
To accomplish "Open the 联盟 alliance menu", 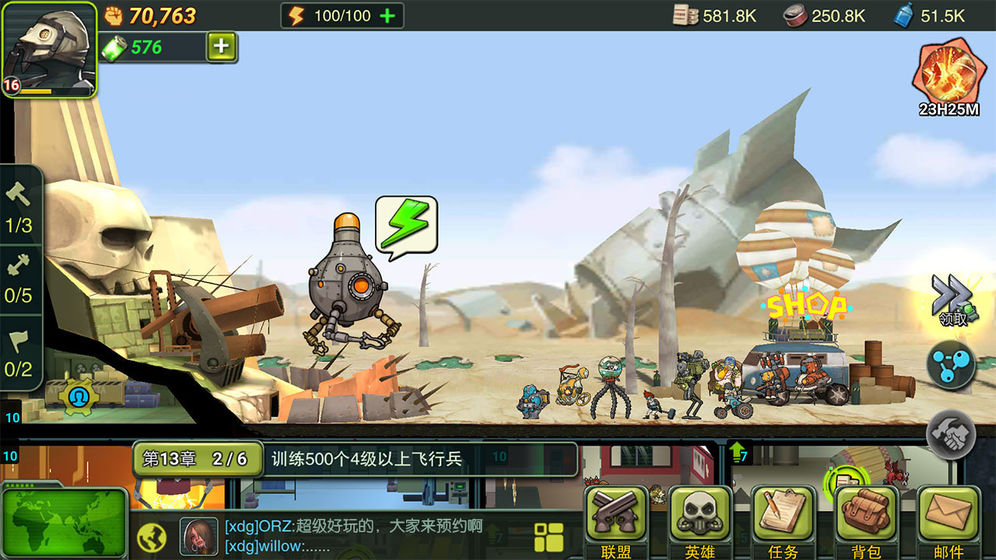I will click(x=616, y=521).
